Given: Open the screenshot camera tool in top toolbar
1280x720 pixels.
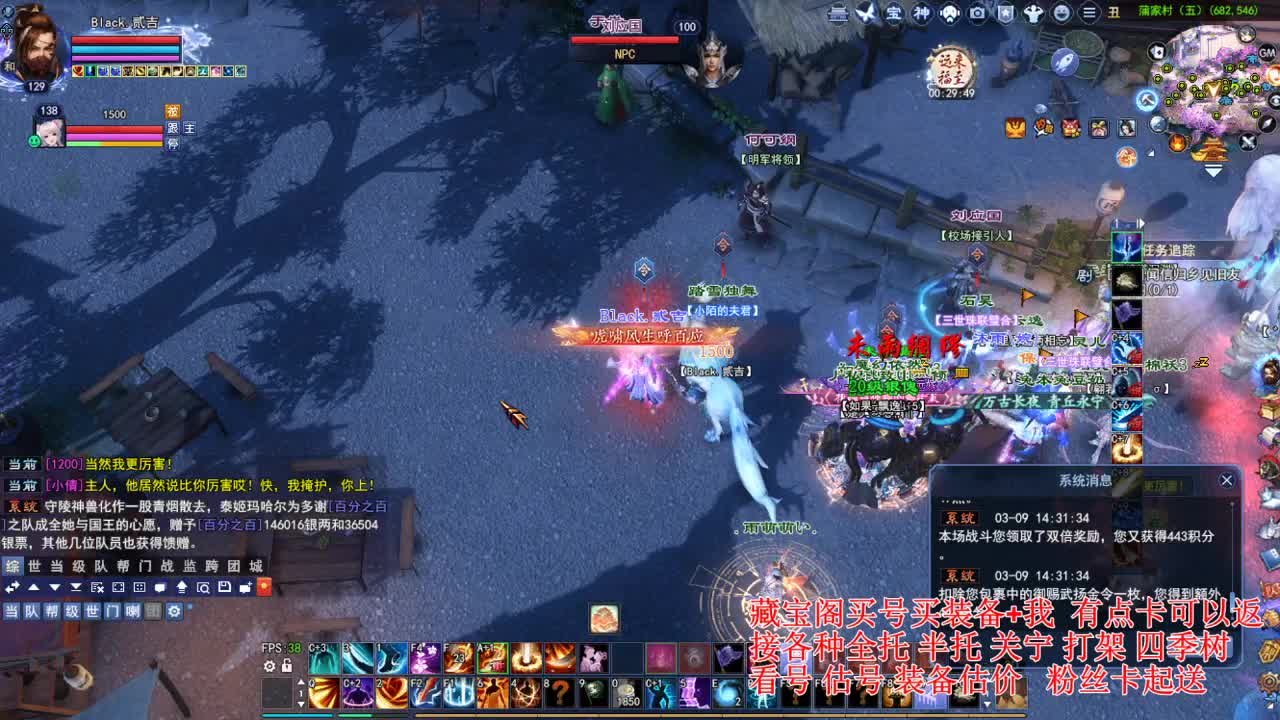Looking at the screenshot, I should [978, 13].
